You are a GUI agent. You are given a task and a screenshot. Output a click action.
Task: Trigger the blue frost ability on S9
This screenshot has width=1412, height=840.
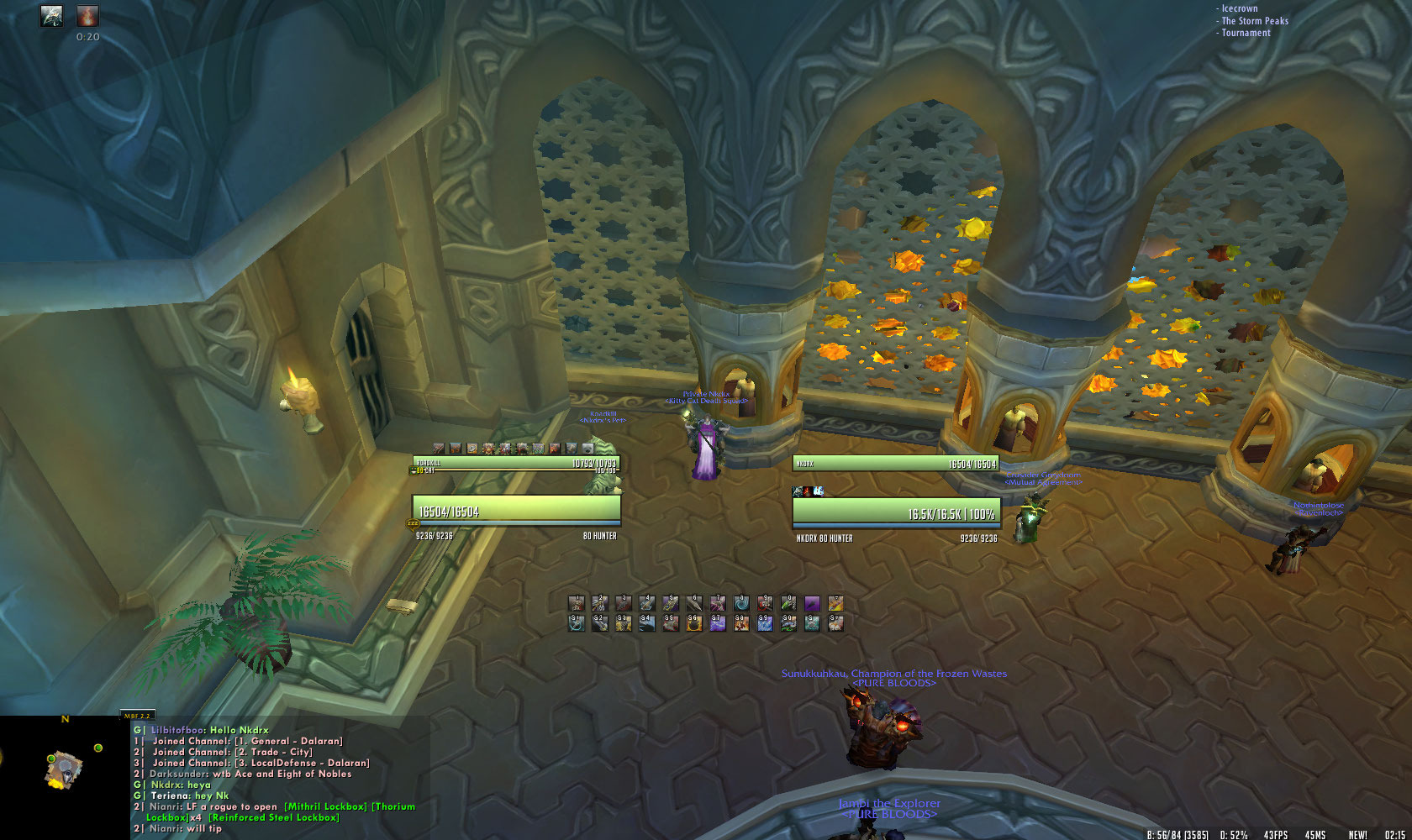(x=765, y=622)
